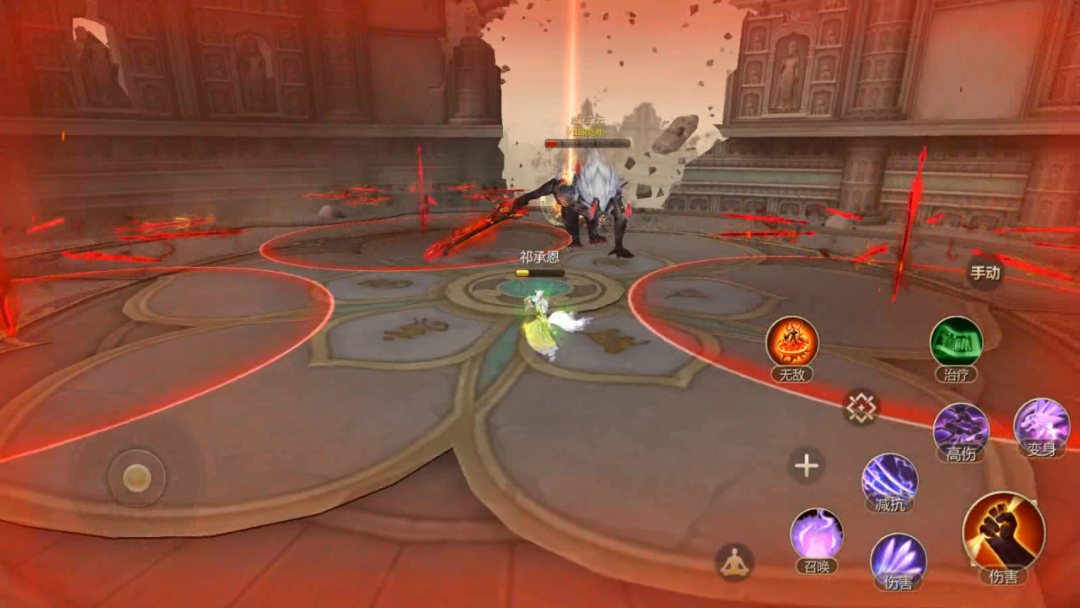Cast the 高伤 high-damage skill

961,428
